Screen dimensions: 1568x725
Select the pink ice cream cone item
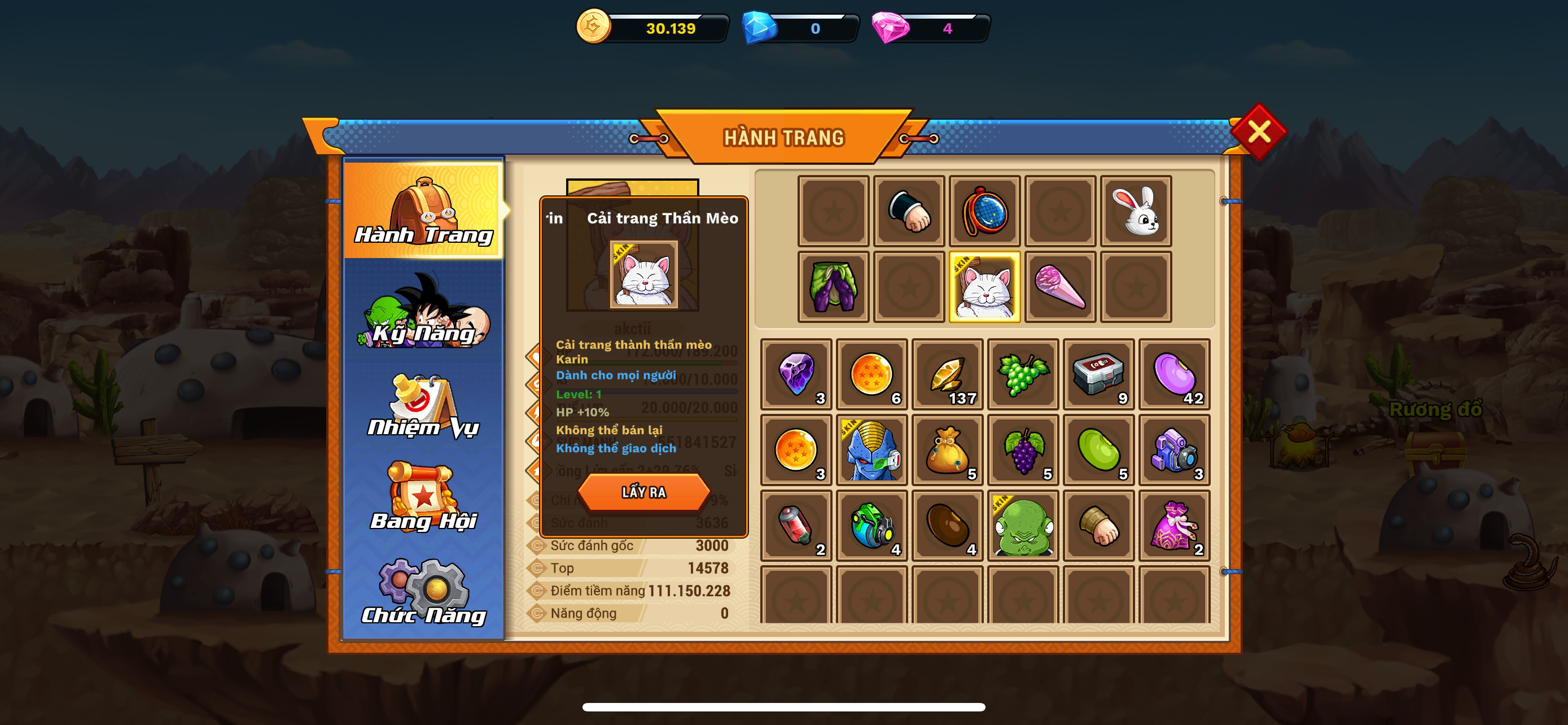[1061, 287]
